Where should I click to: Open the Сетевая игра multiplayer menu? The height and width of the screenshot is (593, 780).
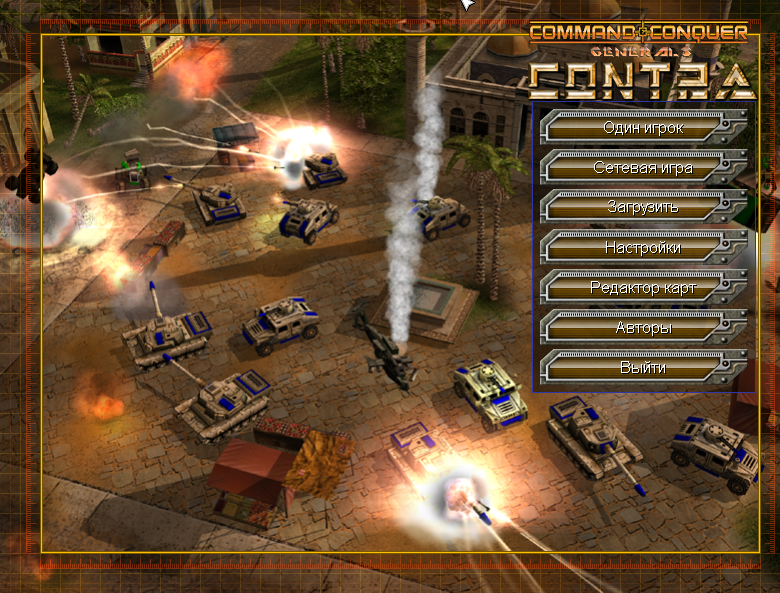coord(642,167)
